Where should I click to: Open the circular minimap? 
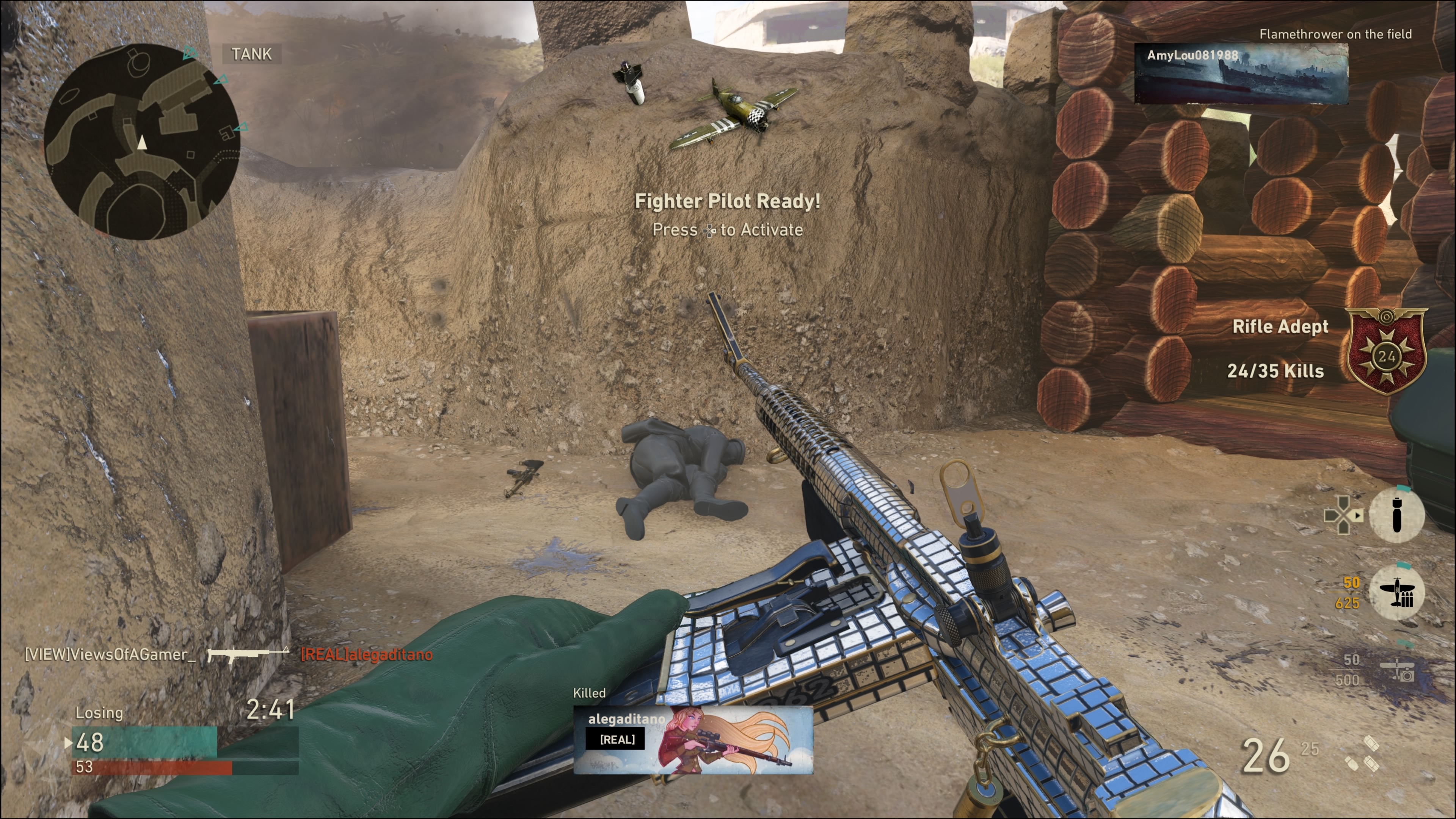pyautogui.click(x=142, y=142)
